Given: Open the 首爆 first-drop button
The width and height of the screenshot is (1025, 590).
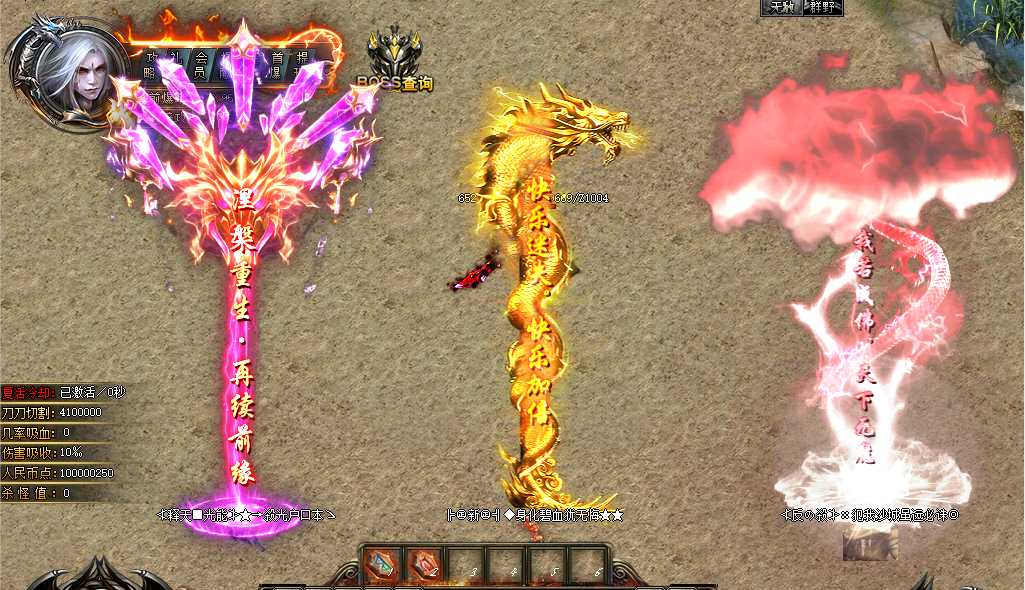Looking at the screenshot, I should 277,65.
